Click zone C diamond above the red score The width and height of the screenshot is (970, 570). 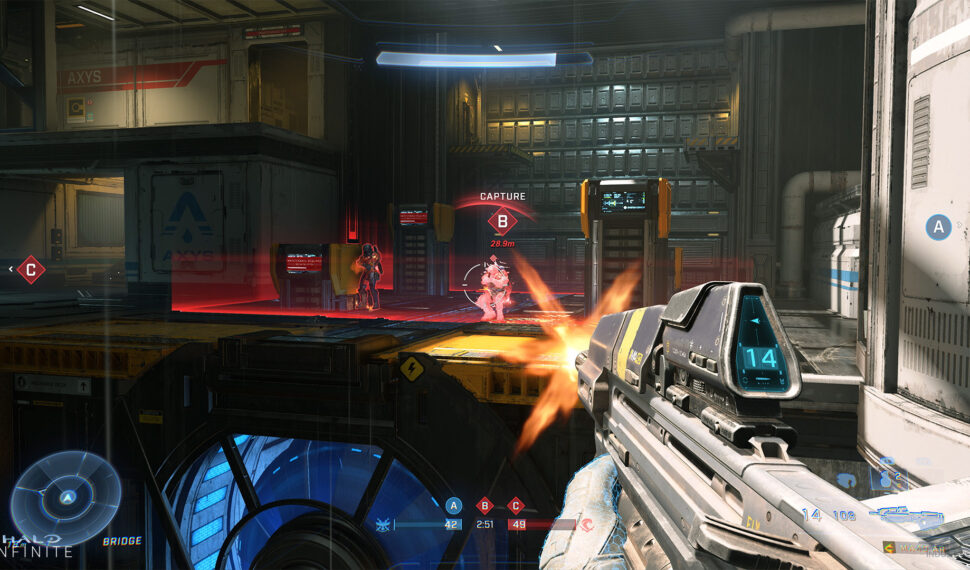click(x=516, y=506)
